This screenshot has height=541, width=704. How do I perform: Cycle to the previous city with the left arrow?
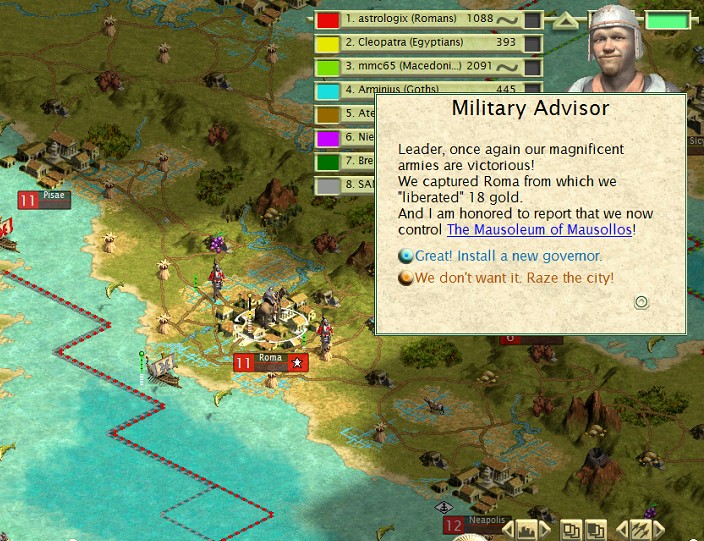pos(509,529)
